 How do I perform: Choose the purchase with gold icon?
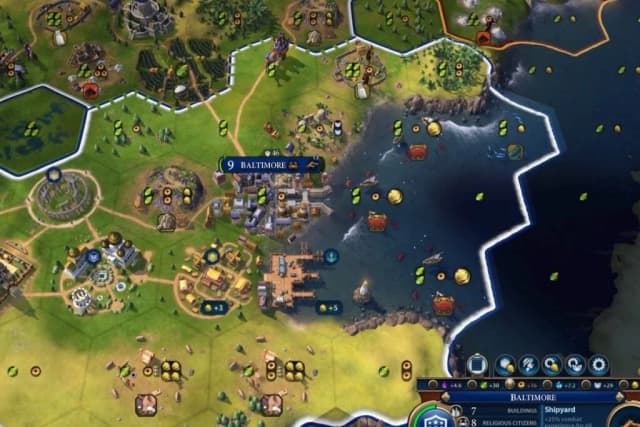tap(552, 365)
